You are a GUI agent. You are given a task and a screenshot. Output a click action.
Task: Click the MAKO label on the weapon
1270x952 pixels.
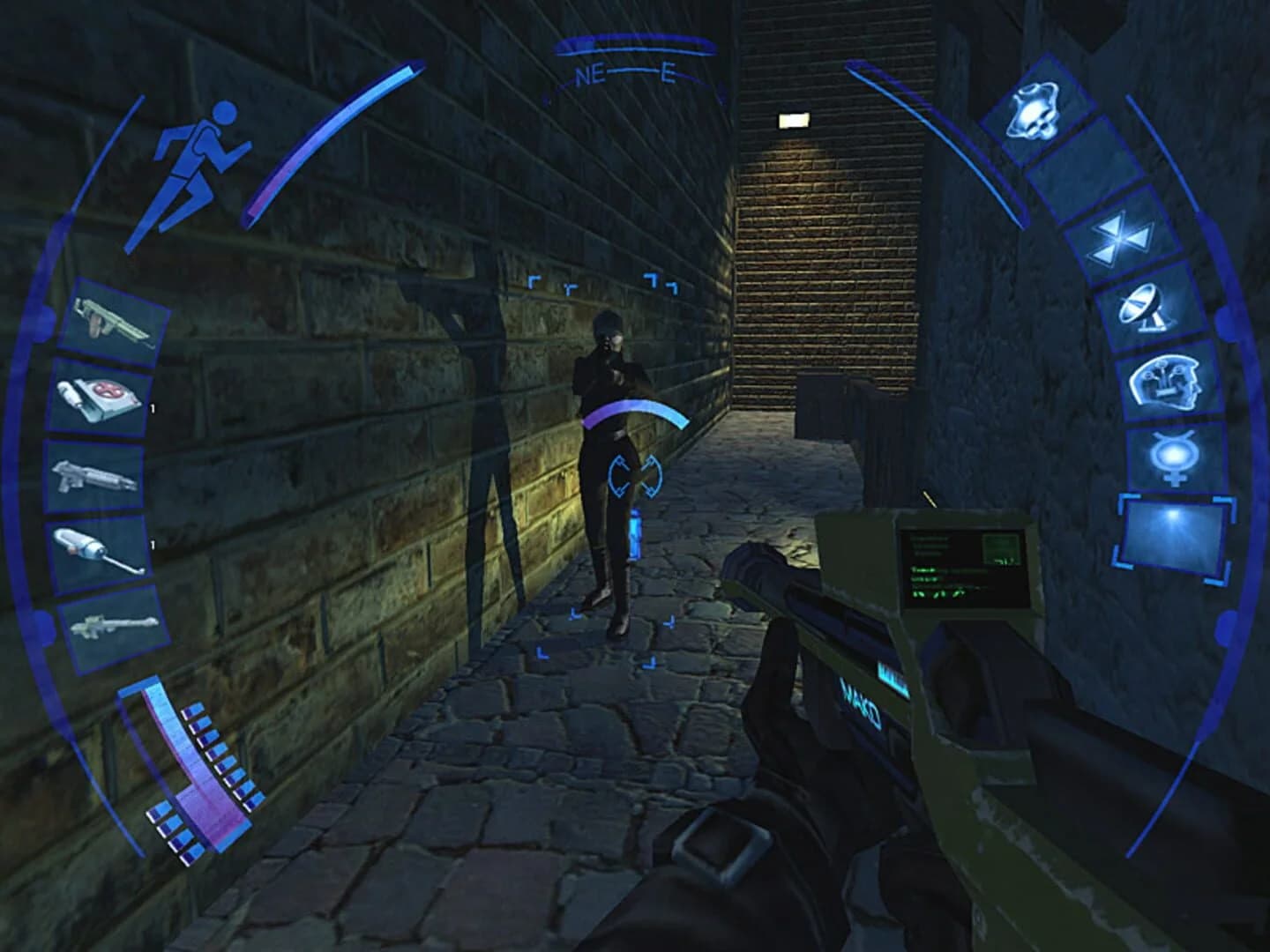[x=860, y=701]
